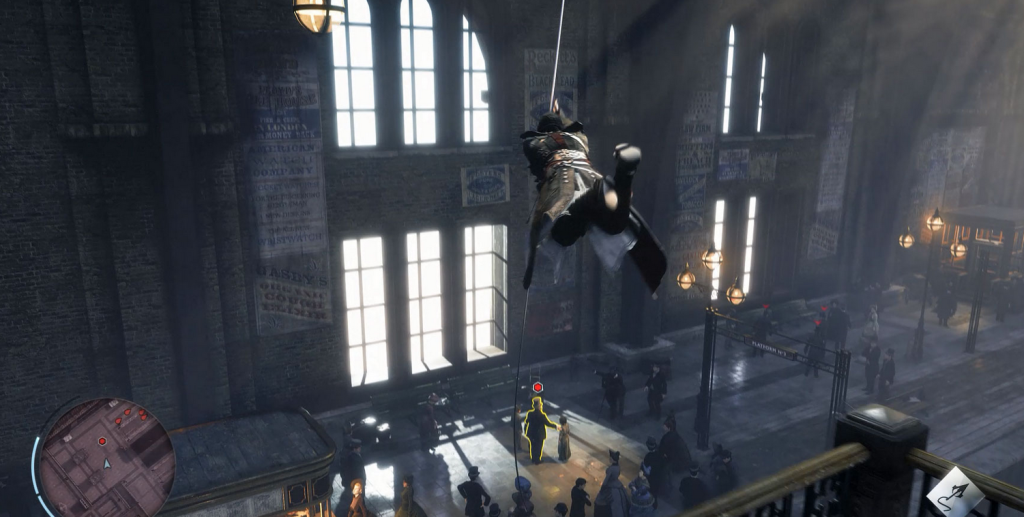Open the circular minimap

105,457
